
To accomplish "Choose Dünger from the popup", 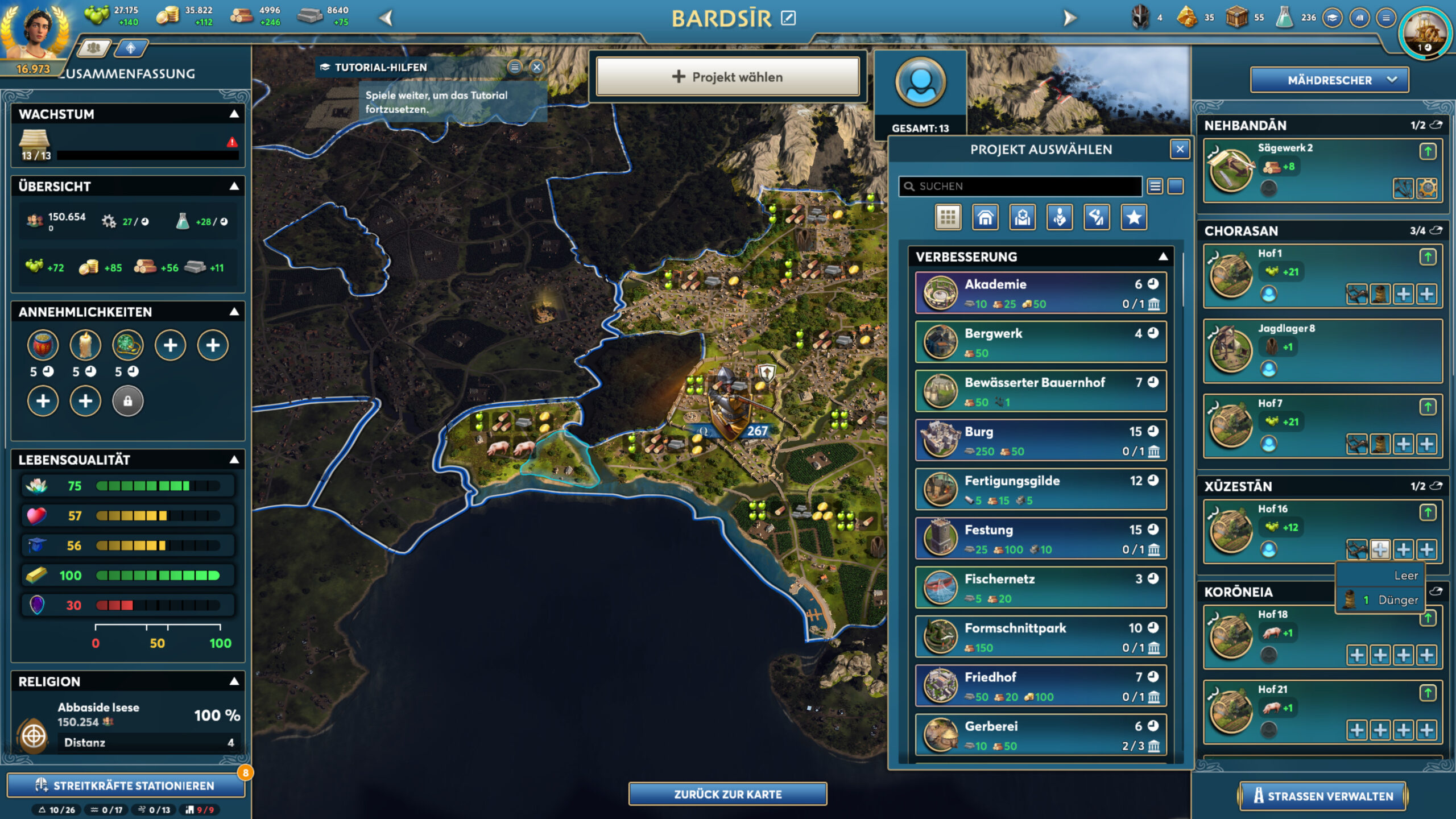I will (x=1382, y=600).
